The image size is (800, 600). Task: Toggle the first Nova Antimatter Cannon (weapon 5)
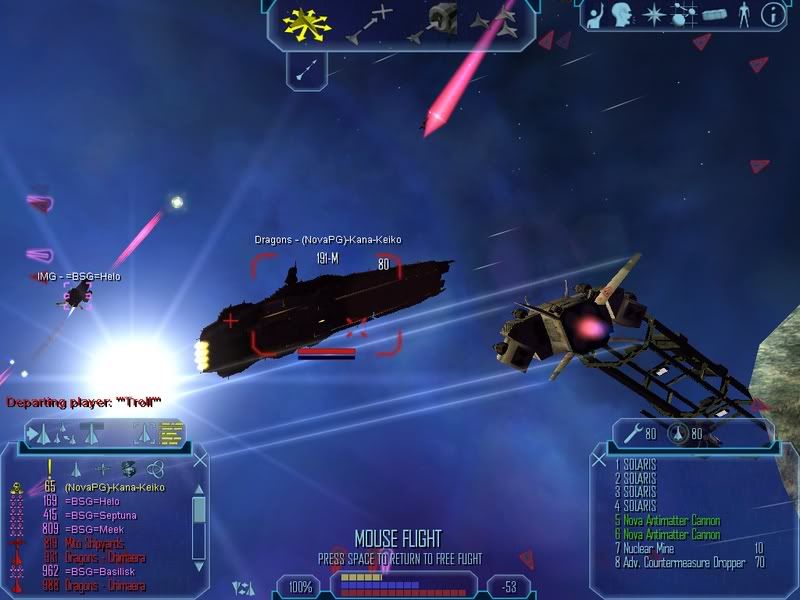point(672,521)
